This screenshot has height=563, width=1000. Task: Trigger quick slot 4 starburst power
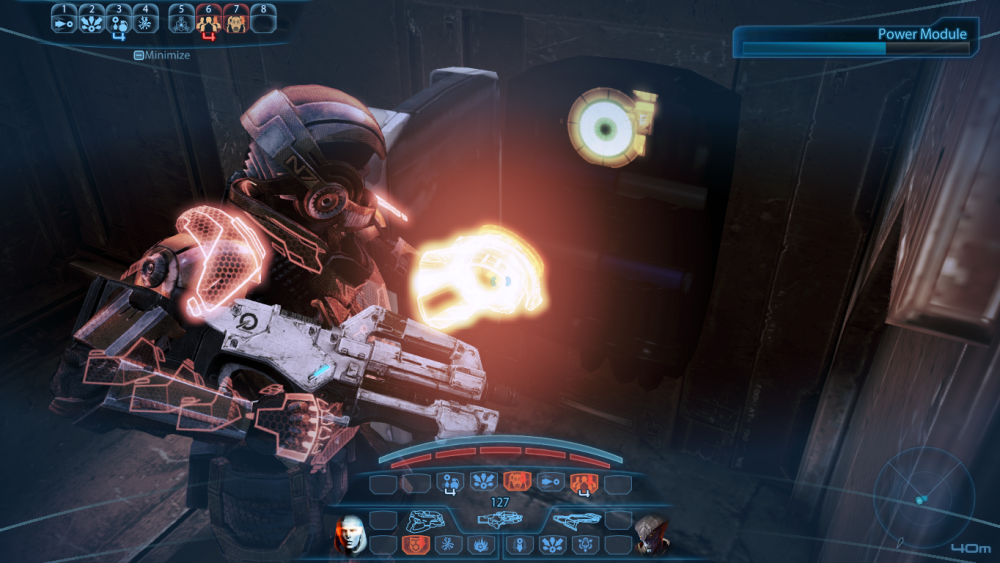145,23
